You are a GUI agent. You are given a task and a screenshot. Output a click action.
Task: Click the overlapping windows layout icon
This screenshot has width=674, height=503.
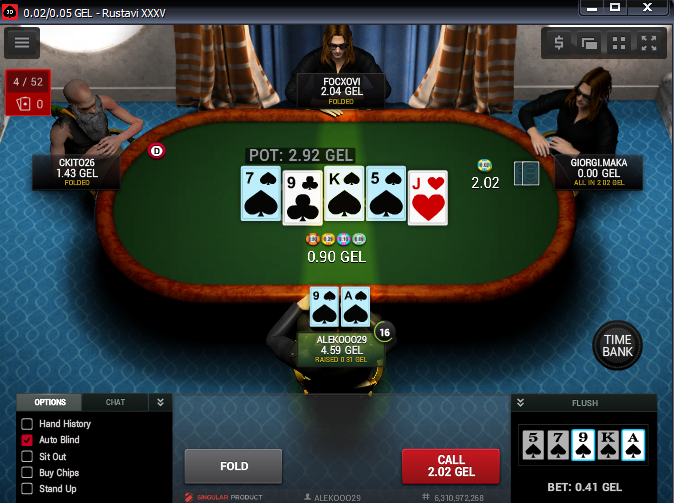coord(589,43)
